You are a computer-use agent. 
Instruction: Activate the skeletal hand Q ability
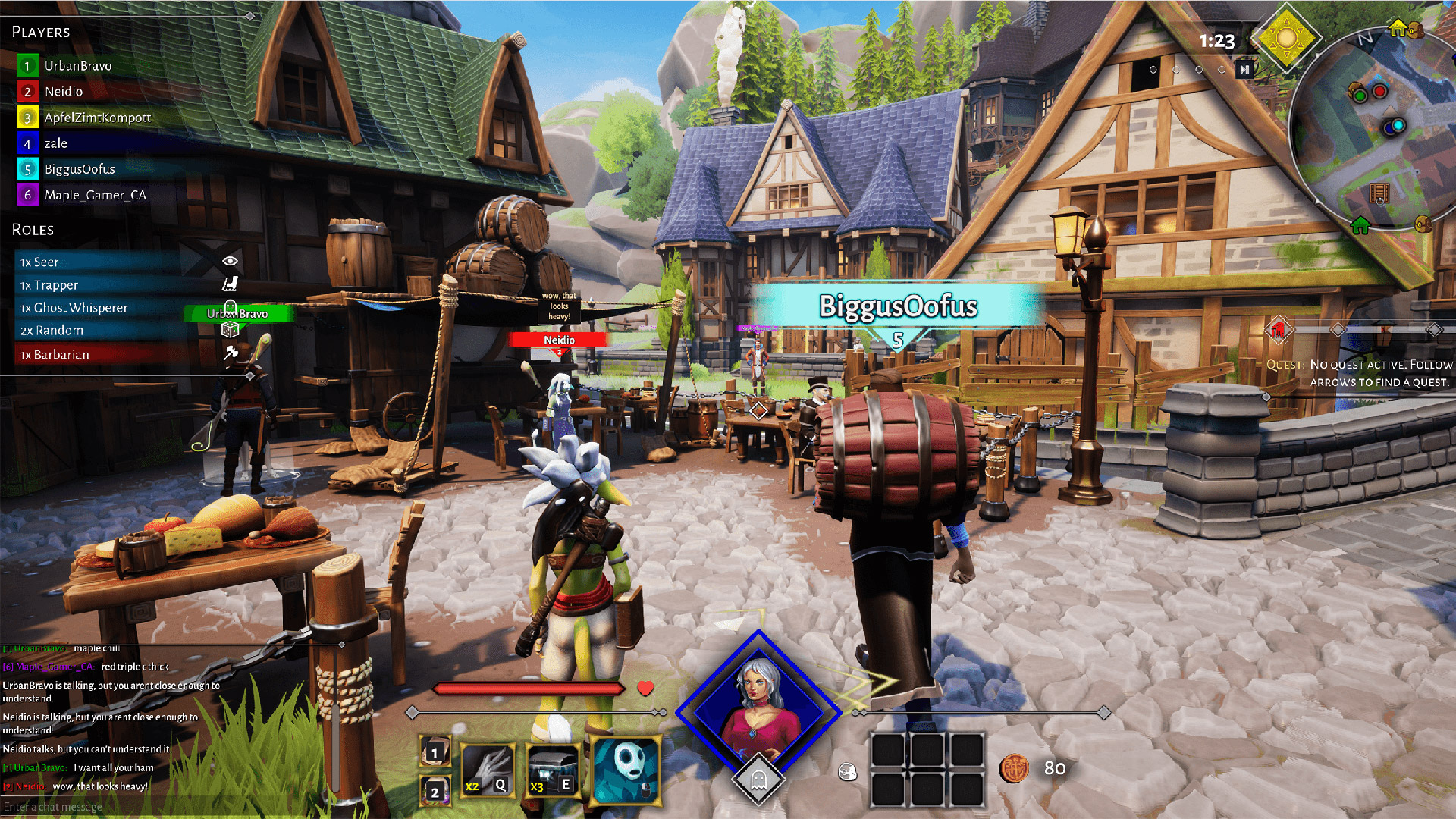pos(488,770)
